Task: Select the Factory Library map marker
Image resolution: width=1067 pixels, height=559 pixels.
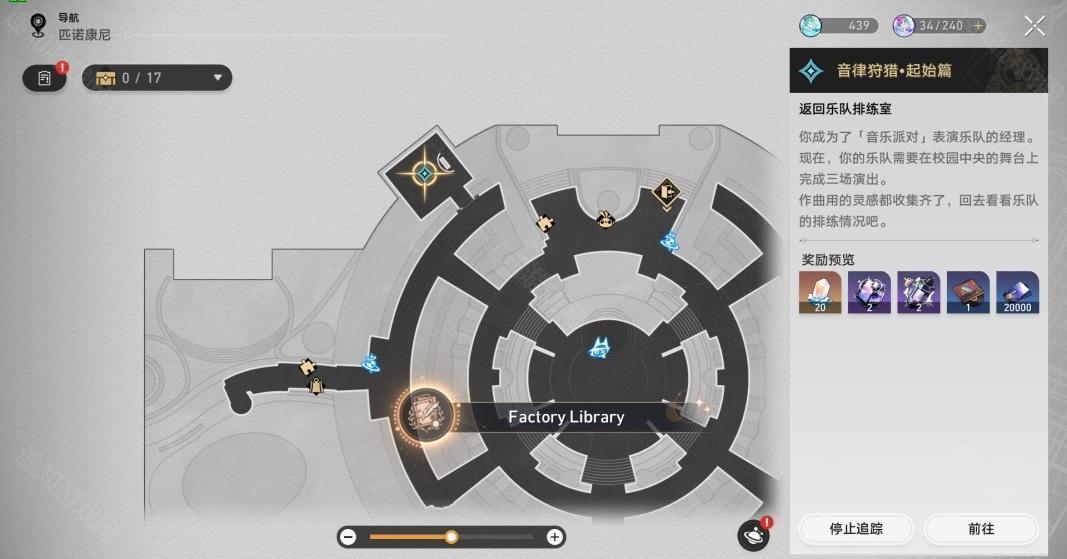Action: coord(427,417)
